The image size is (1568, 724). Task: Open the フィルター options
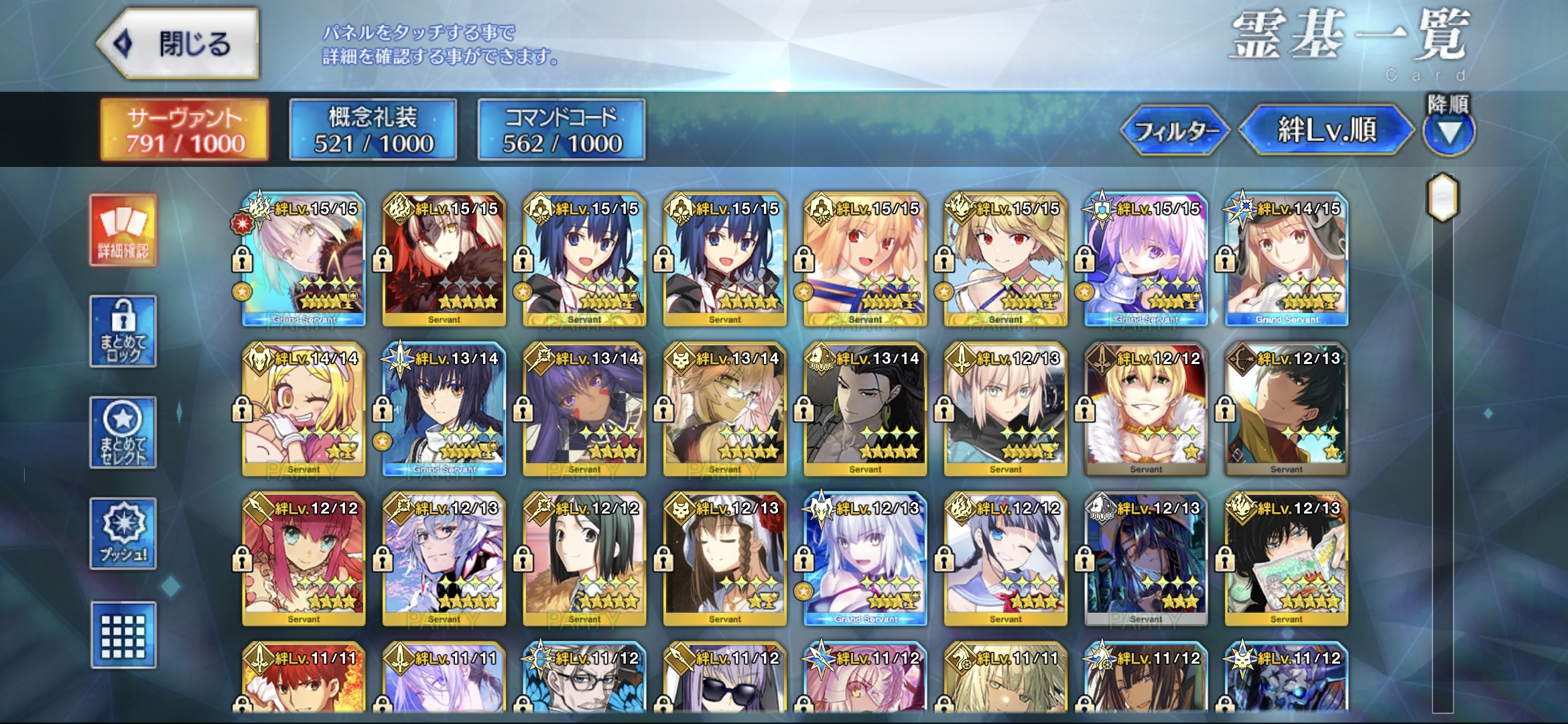1176,130
